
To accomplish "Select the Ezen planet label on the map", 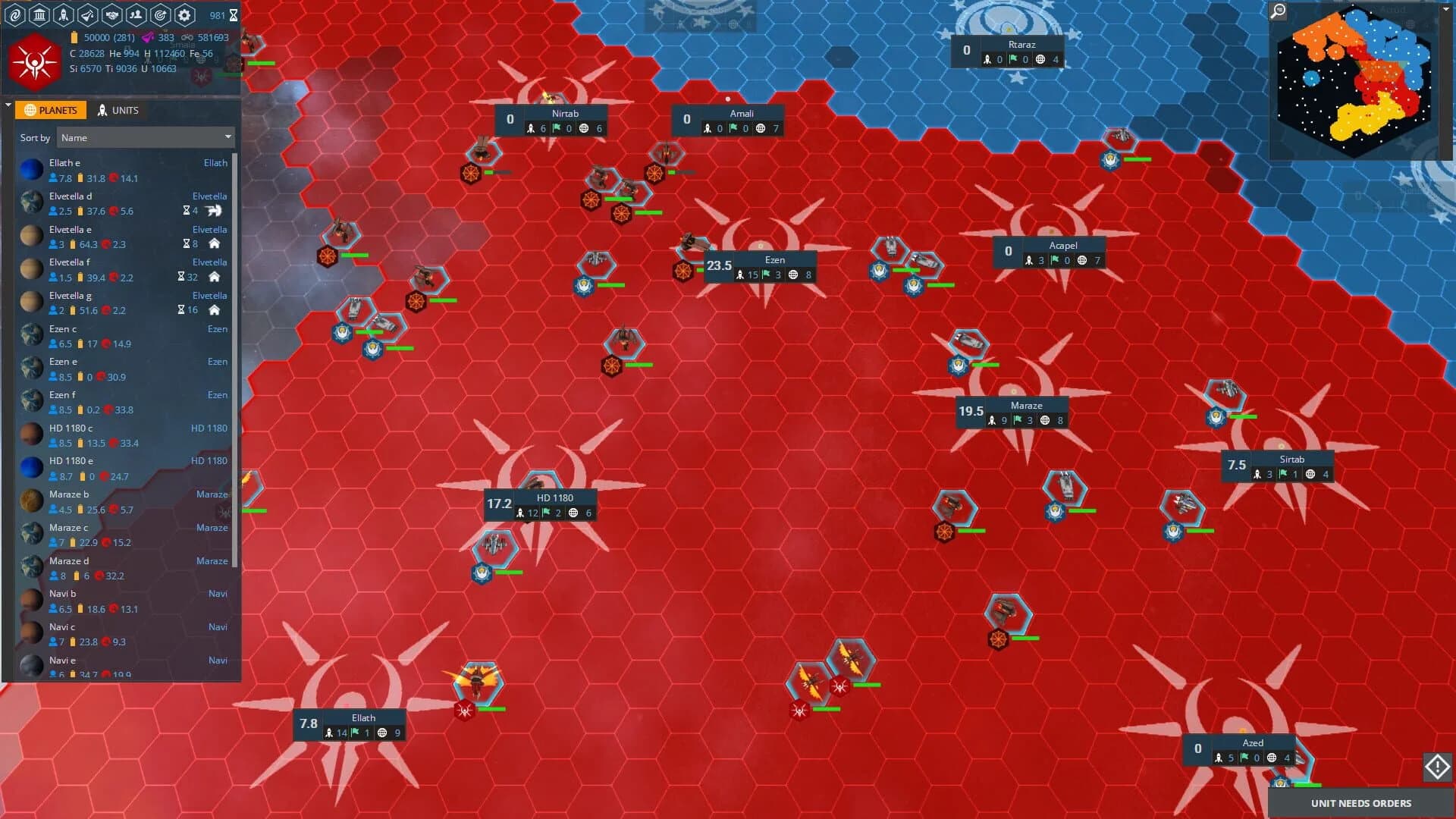I will pyautogui.click(x=775, y=259).
